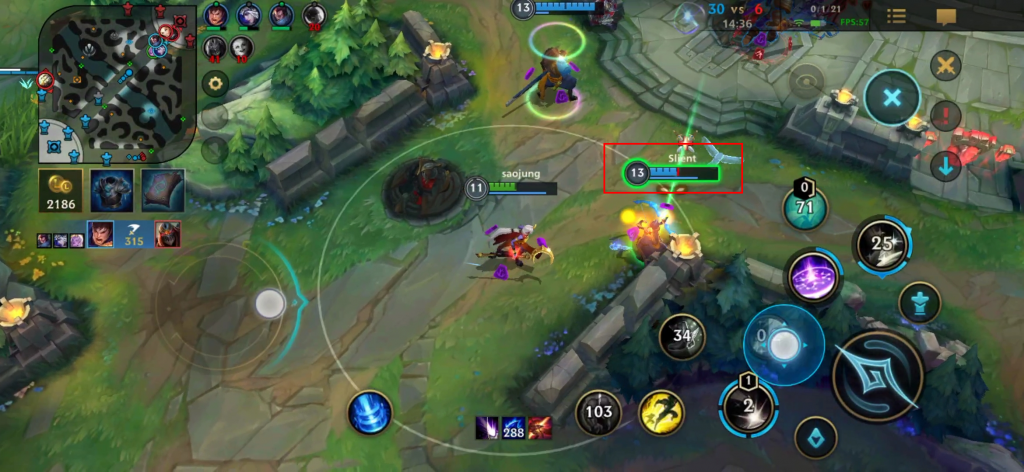Use the yellow Flash summoner spell
The image size is (1024, 472).
point(662,410)
